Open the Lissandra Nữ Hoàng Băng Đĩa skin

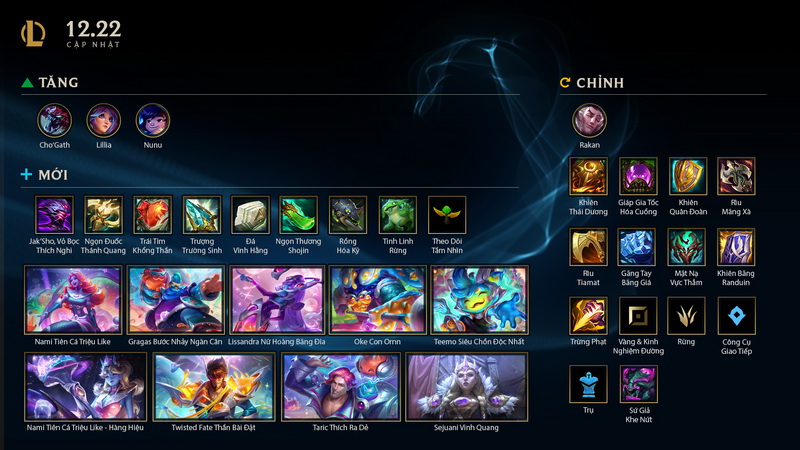coord(277,300)
